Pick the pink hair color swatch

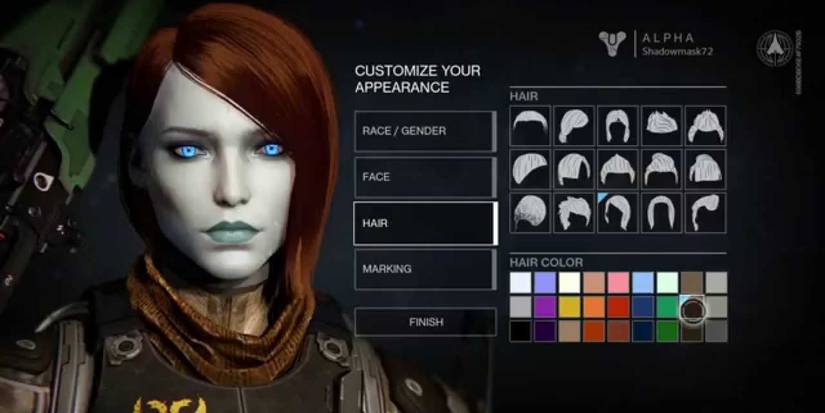[x=618, y=283]
